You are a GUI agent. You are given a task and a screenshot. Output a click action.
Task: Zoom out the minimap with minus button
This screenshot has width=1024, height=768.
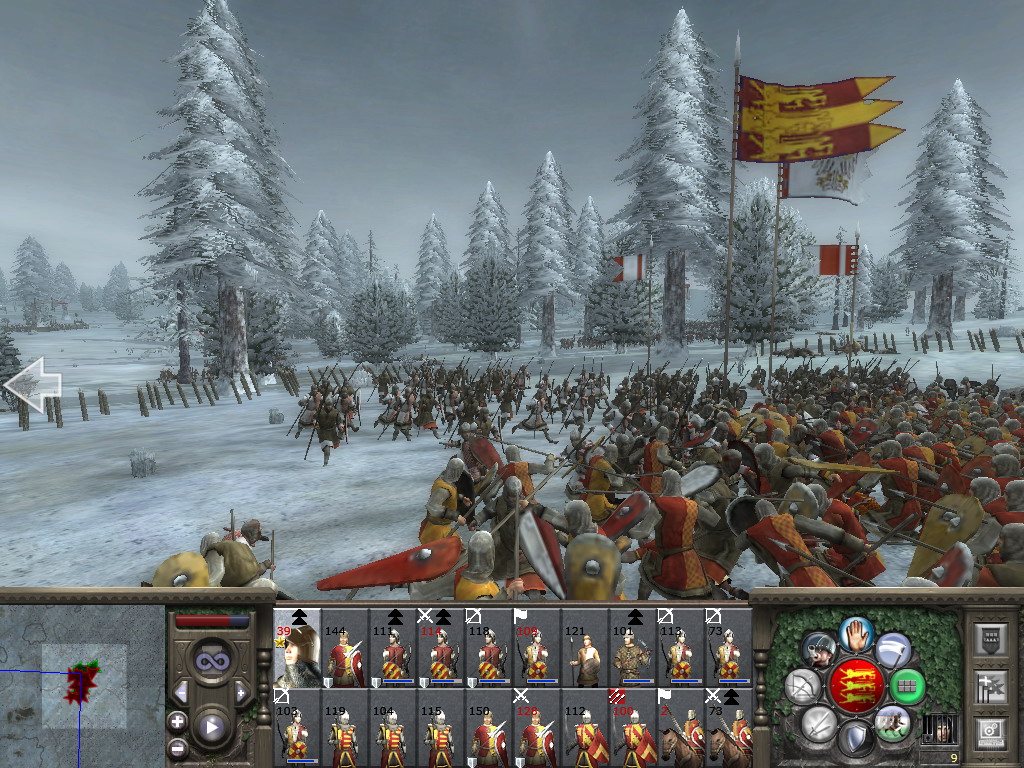click(177, 747)
